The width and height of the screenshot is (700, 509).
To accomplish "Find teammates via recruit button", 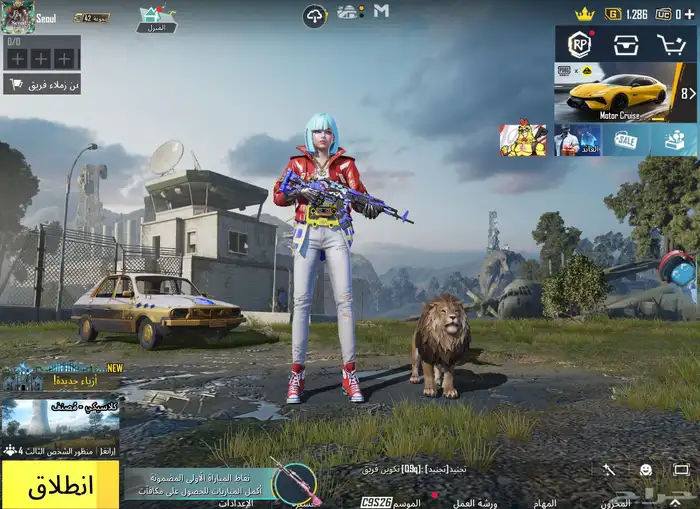I will [42, 84].
